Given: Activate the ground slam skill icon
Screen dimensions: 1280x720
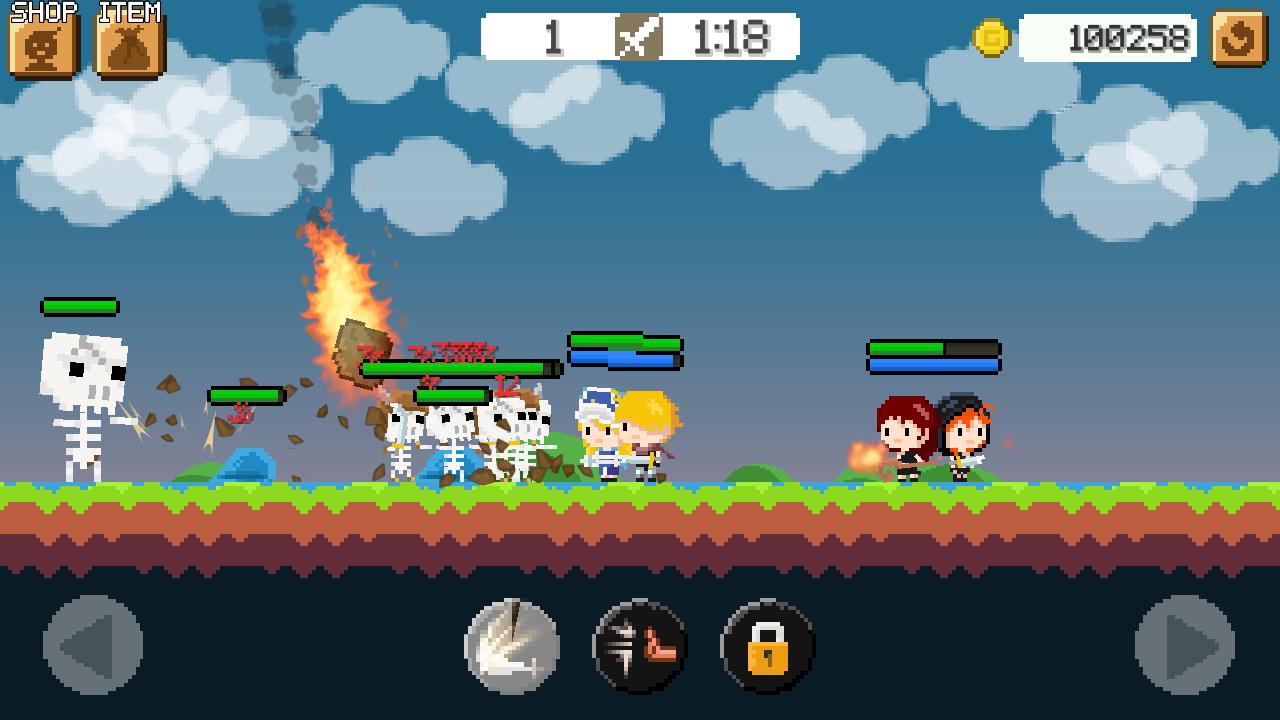Looking at the screenshot, I should tap(512, 646).
